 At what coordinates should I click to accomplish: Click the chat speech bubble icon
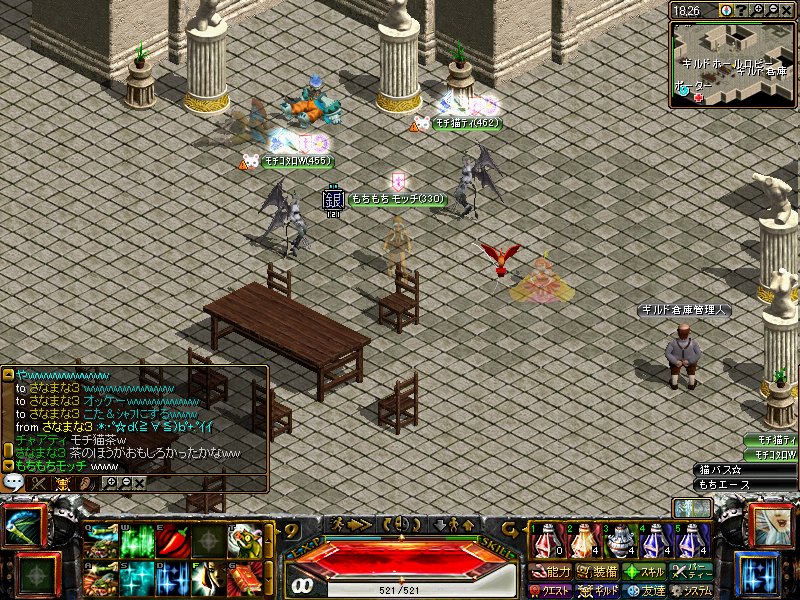coord(13,482)
